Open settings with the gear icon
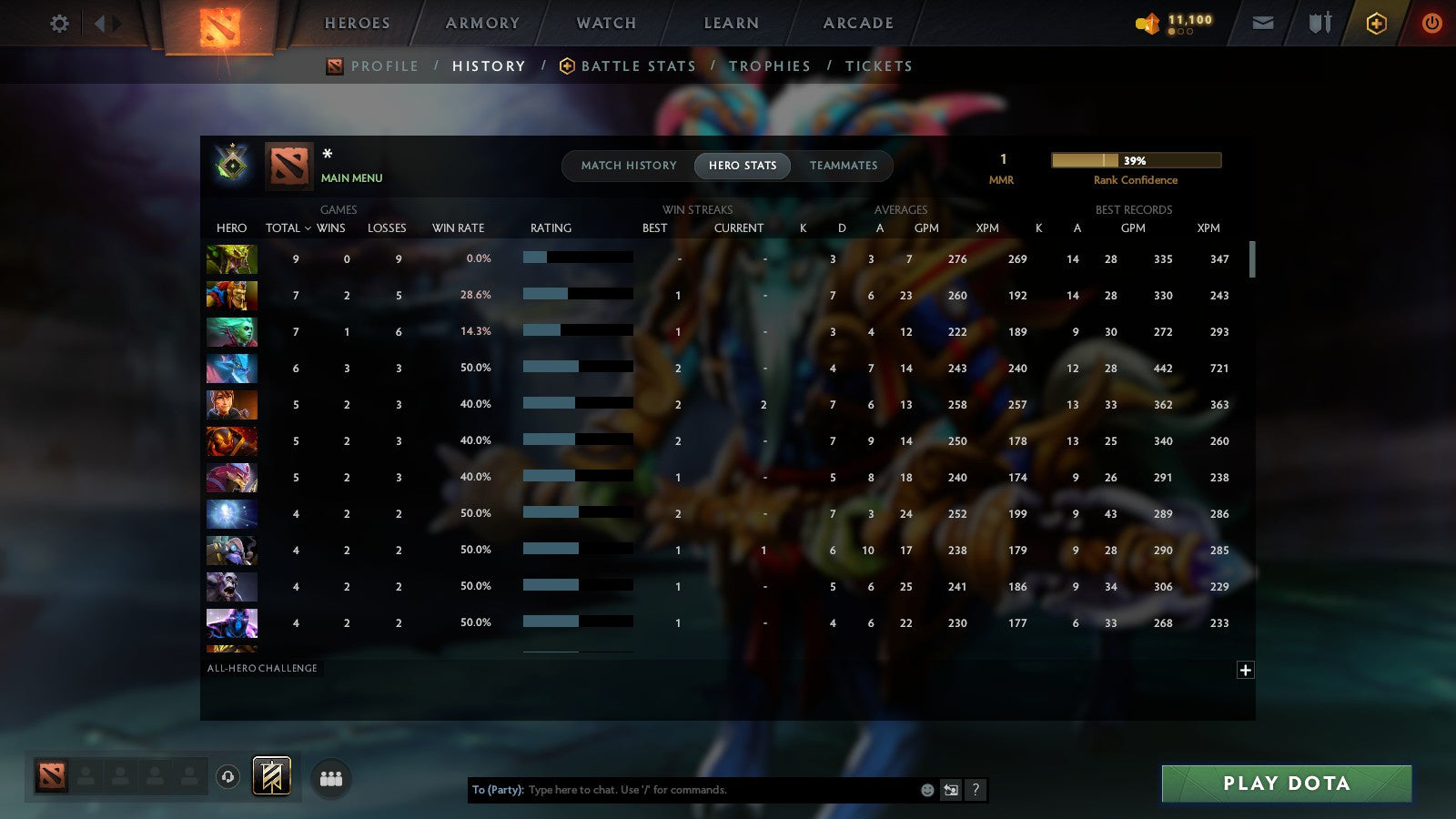 pyautogui.click(x=58, y=24)
